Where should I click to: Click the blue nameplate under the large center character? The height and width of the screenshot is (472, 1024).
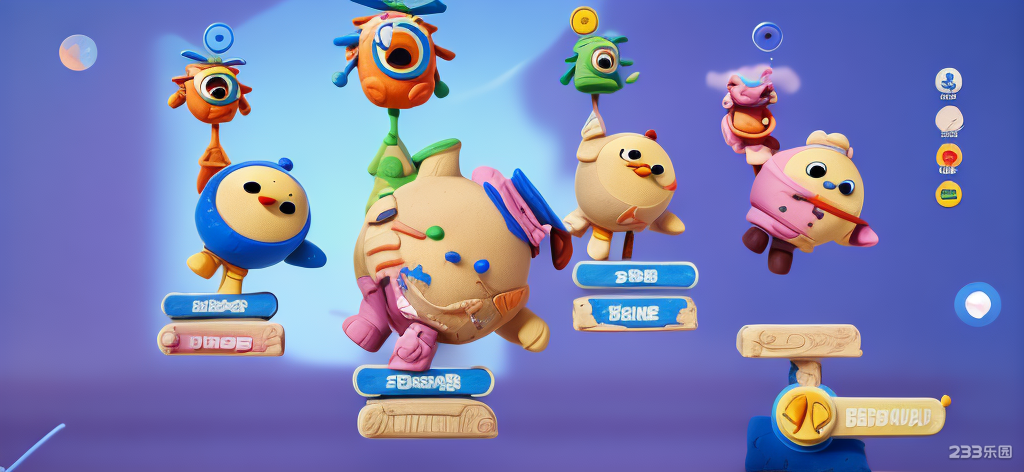point(423,381)
